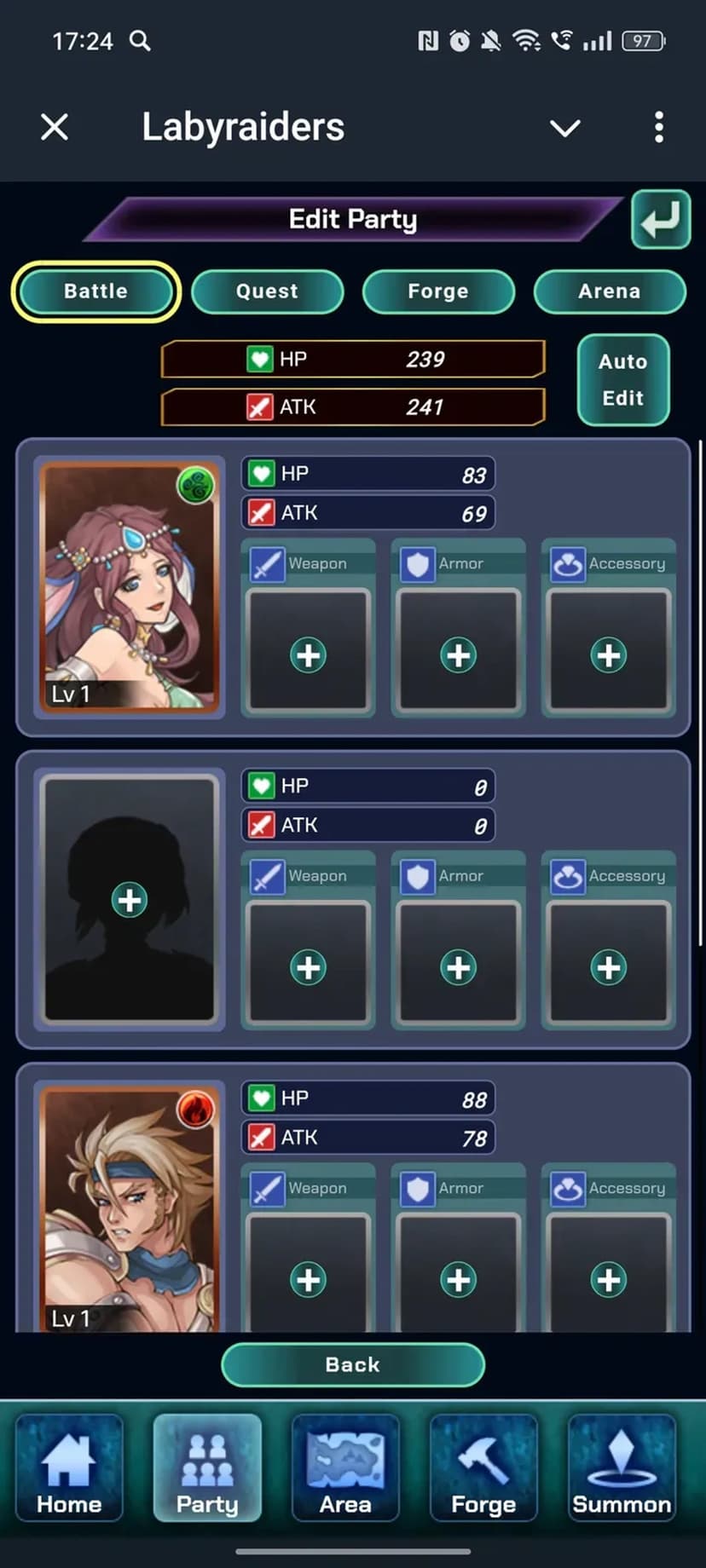Open Forge from the bottom navigation bar
Image resolution: width=706 pixels, height=1568 pixels.
point(483,1467)
